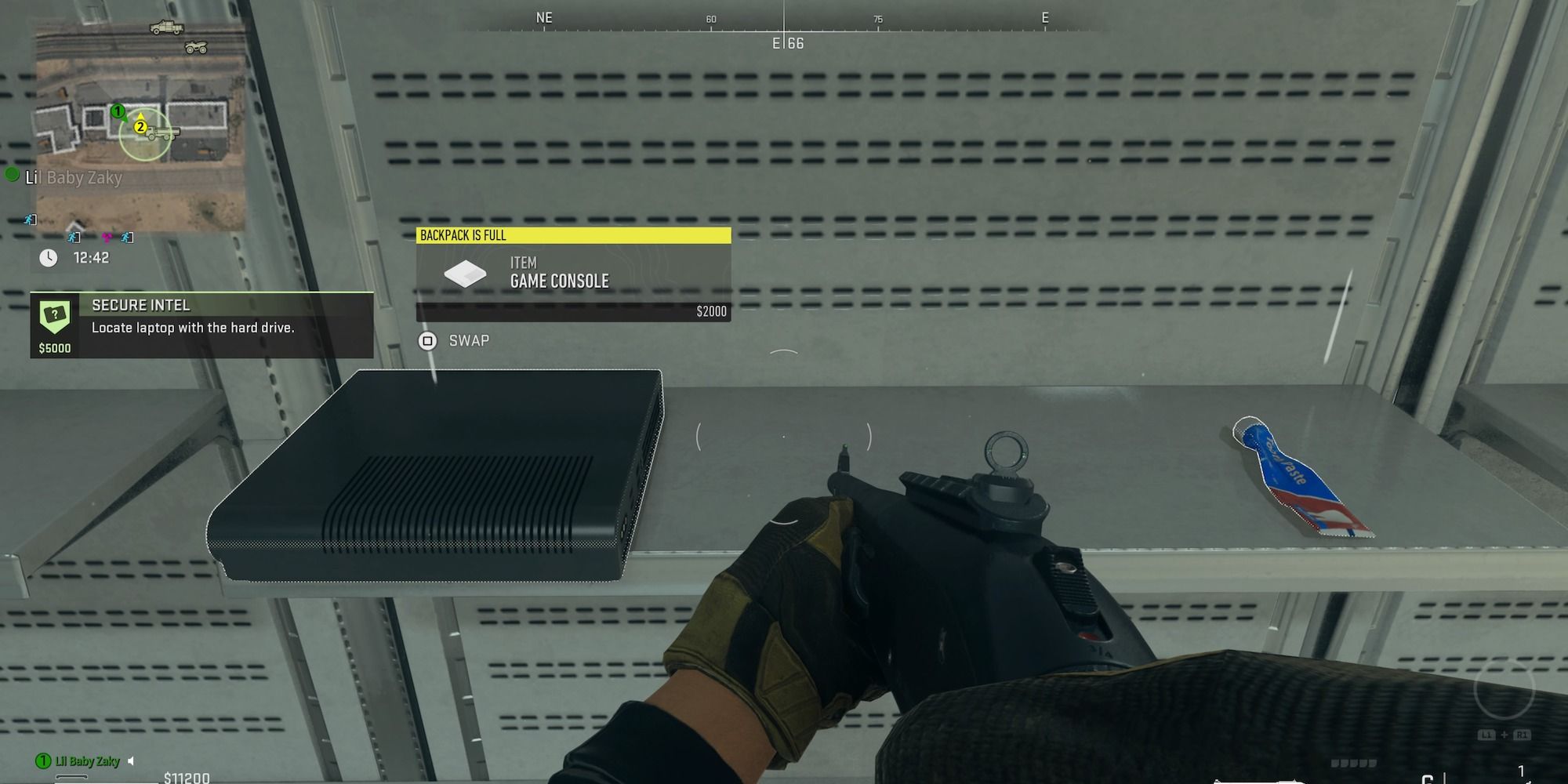Click the Game Console item icon
The width and height of the screenshot is (1568, 784).
click(466, 274)
